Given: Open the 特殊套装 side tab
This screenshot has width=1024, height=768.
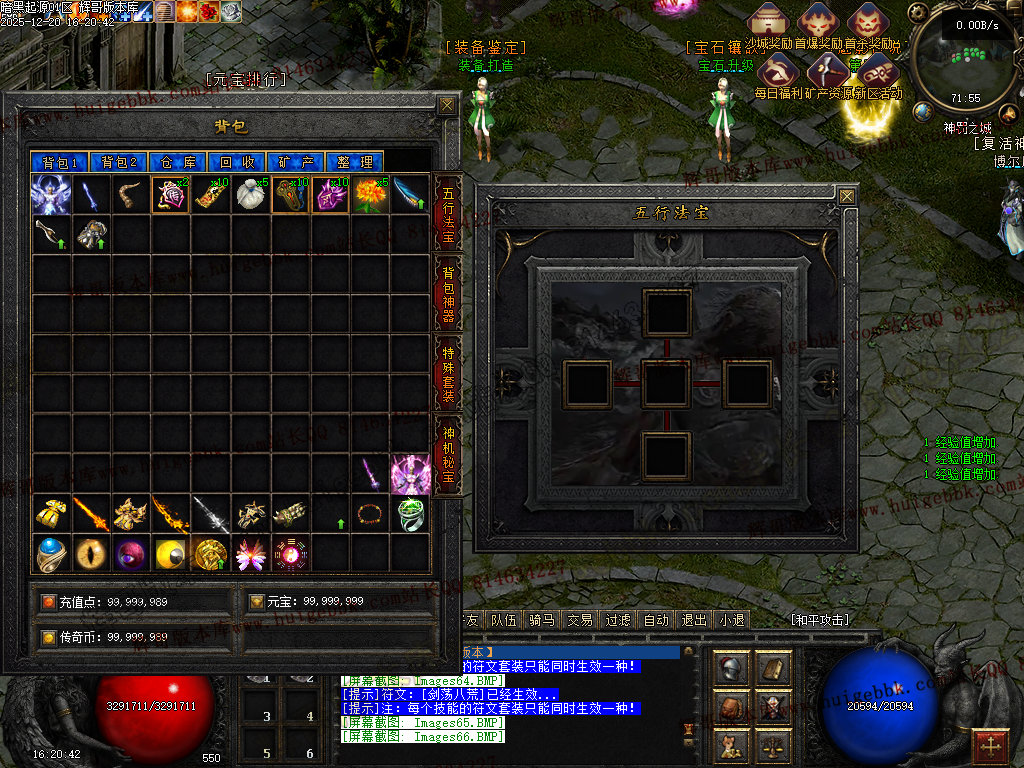Looking at the screenshot, I should [447, 372].
